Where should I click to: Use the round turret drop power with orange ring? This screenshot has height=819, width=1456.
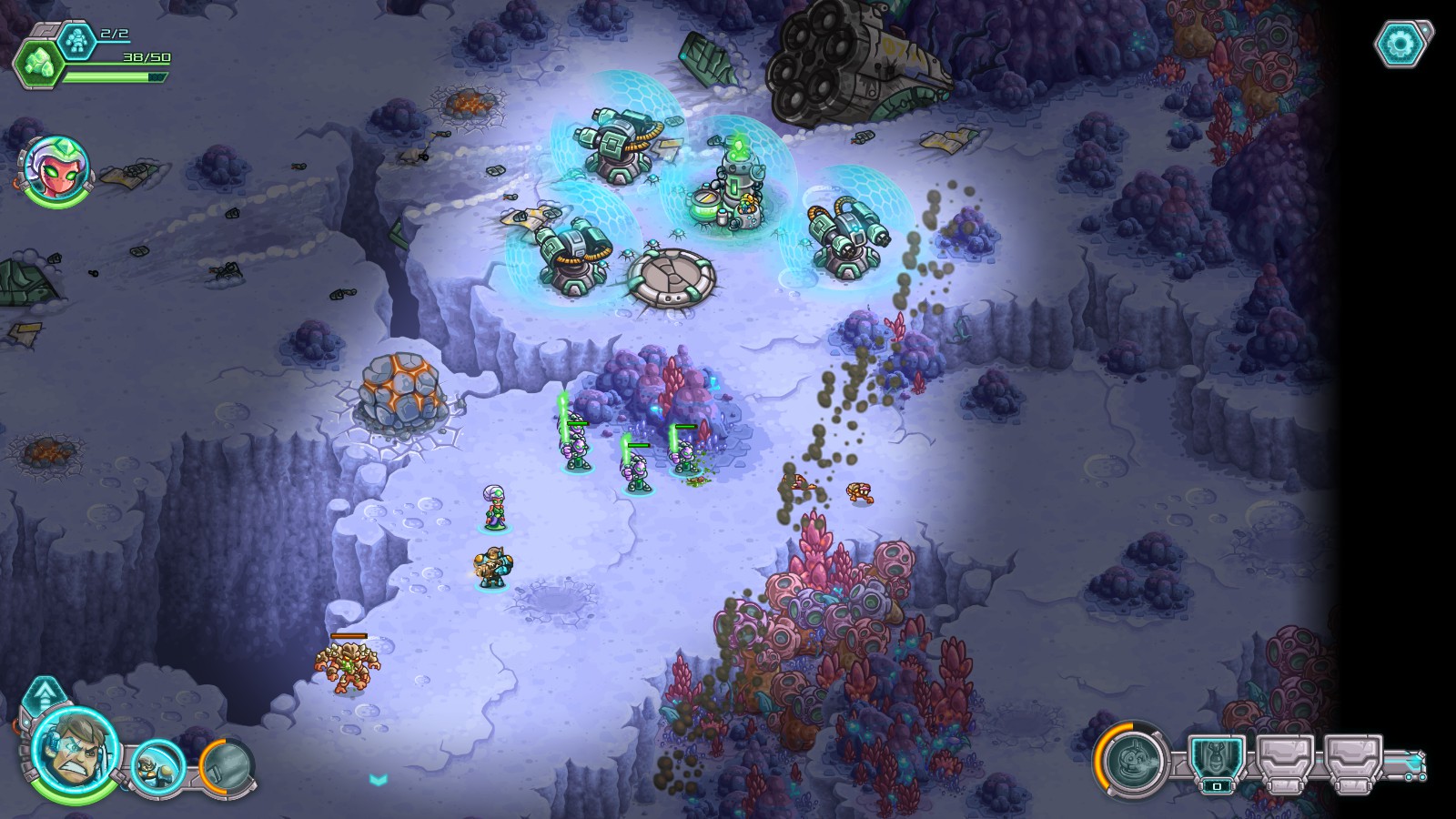pos(1132,759)
